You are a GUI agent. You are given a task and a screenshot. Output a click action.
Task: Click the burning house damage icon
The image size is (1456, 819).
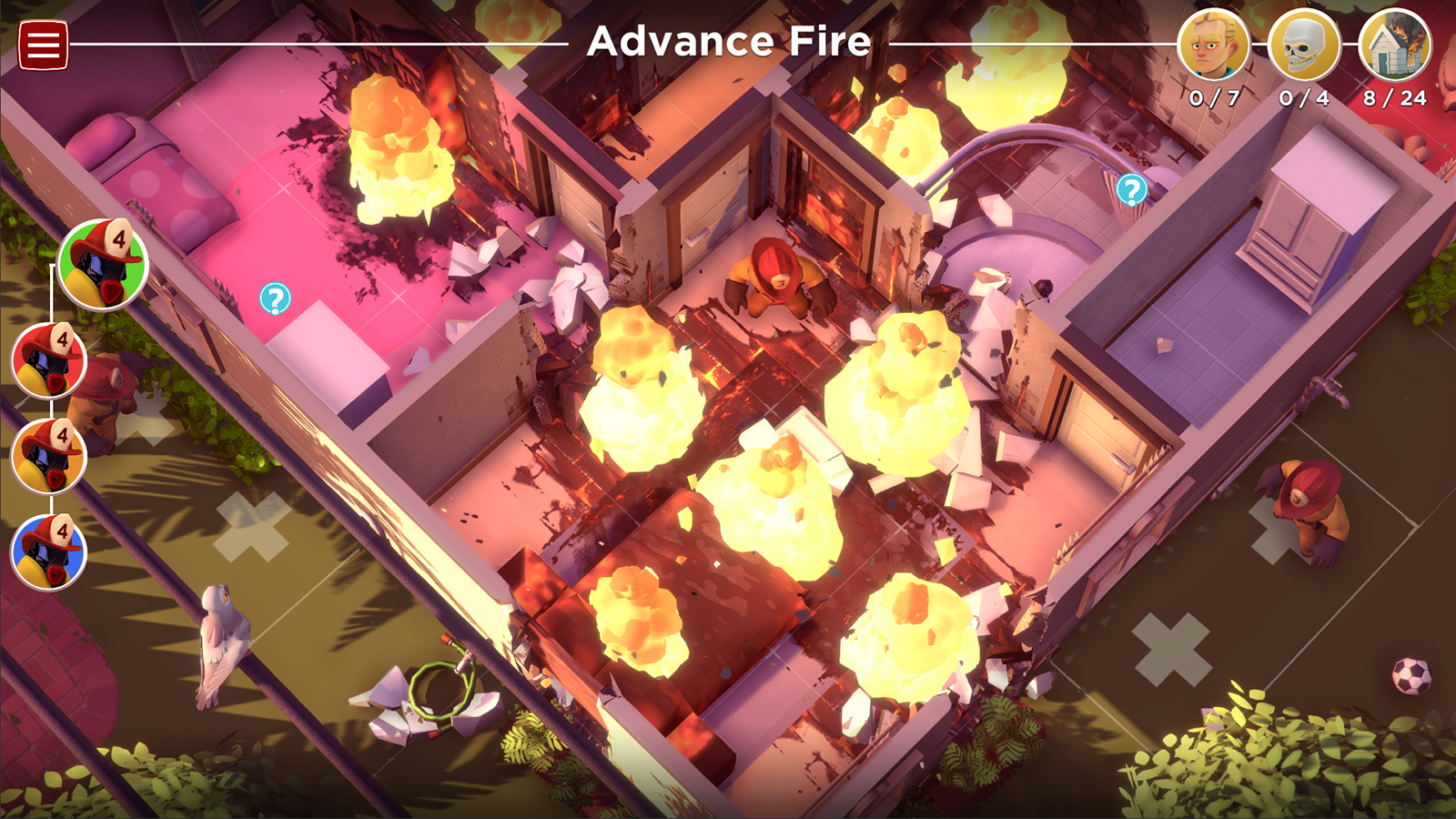click(x=1394, y=45)
